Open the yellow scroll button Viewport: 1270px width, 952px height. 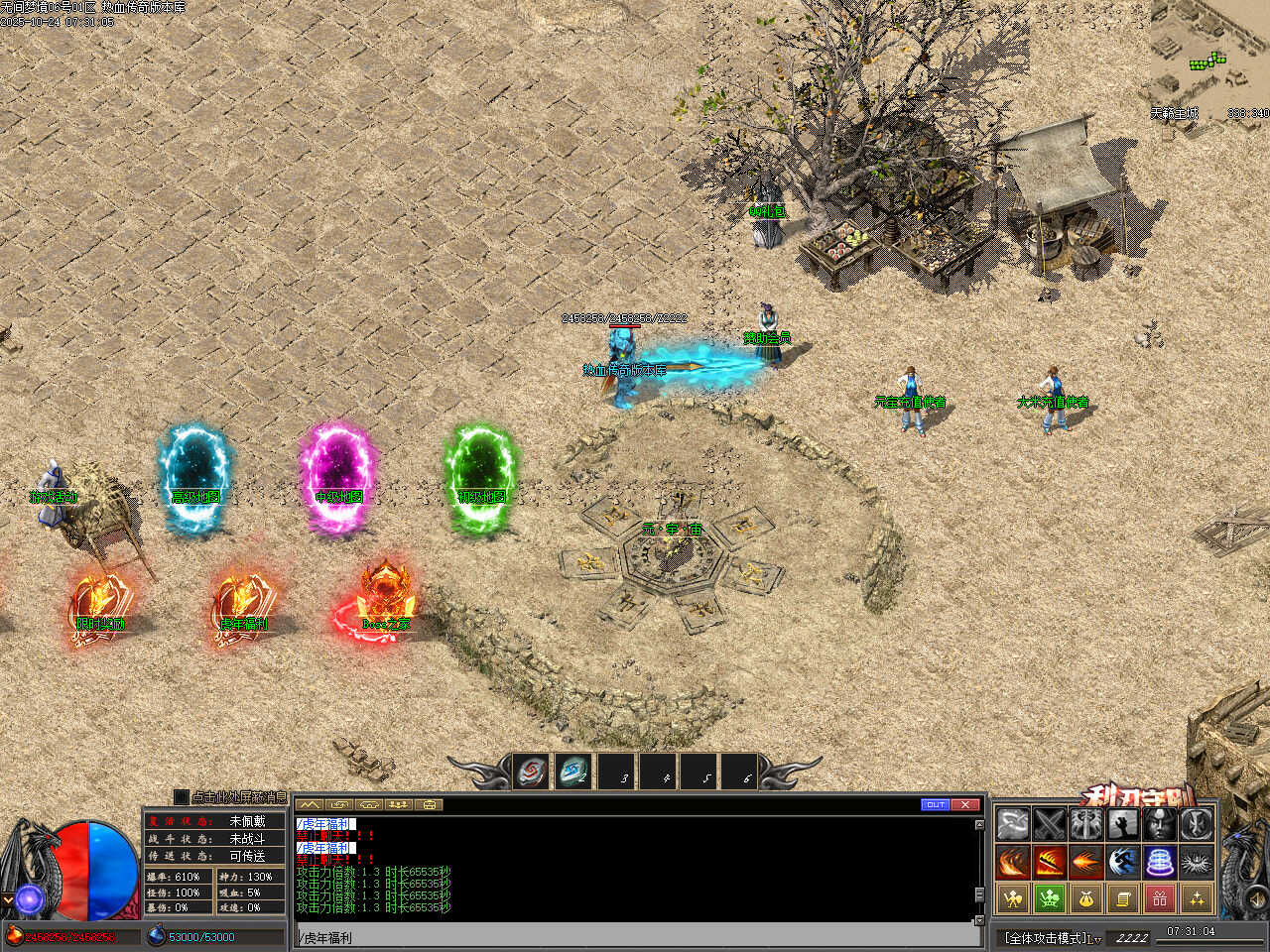(1123, 899)
